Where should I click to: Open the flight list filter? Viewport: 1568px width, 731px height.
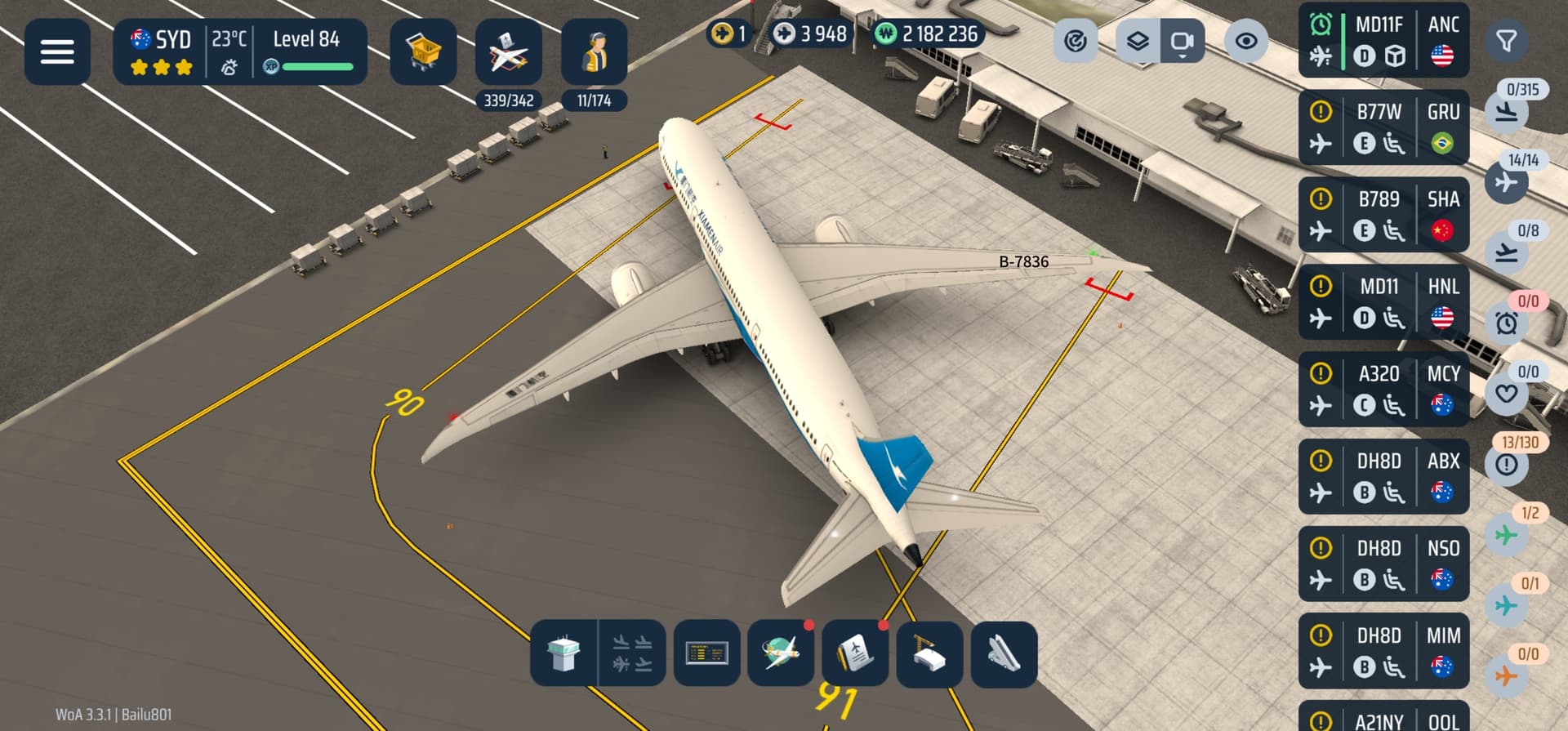pos(1506,41)
